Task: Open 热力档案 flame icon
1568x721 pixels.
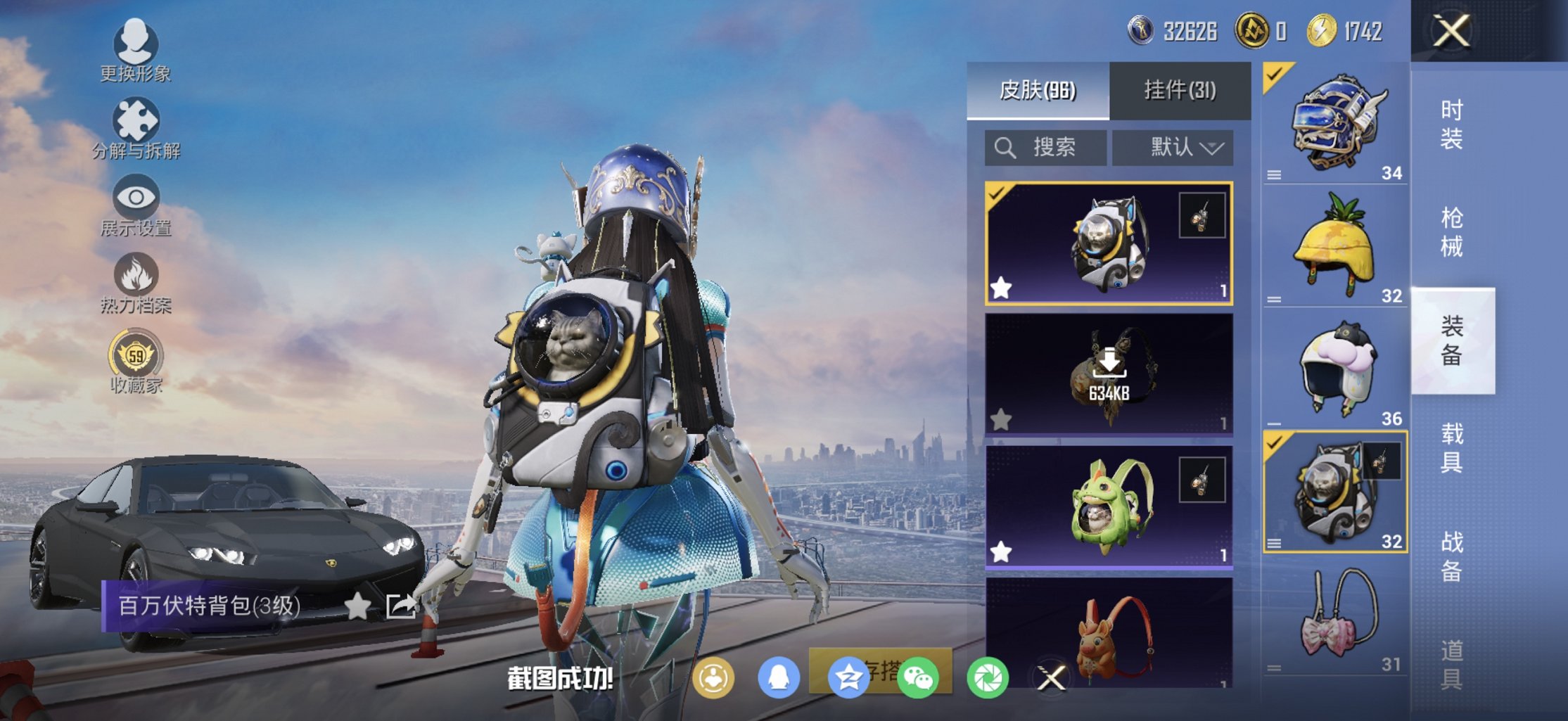Action: tap(136, 282)
